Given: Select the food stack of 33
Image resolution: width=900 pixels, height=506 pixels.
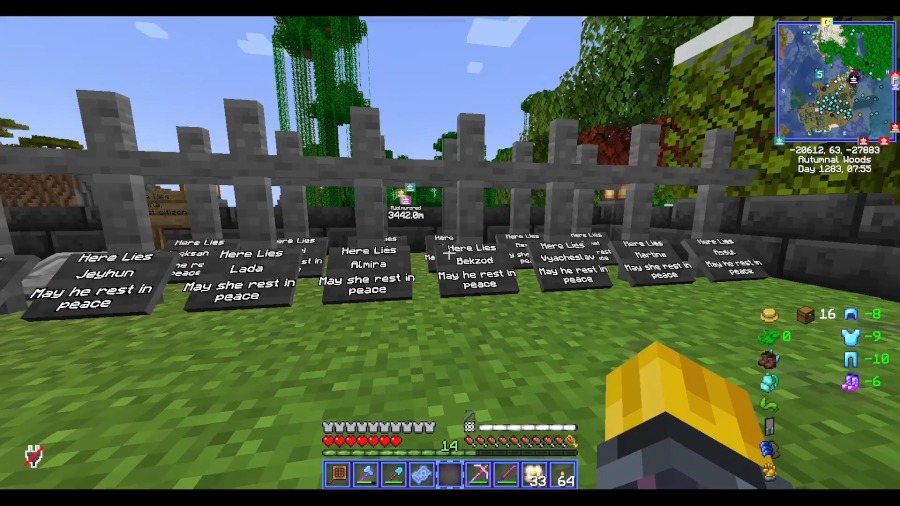Looking at the screenshot, I should tap(536, 474).
